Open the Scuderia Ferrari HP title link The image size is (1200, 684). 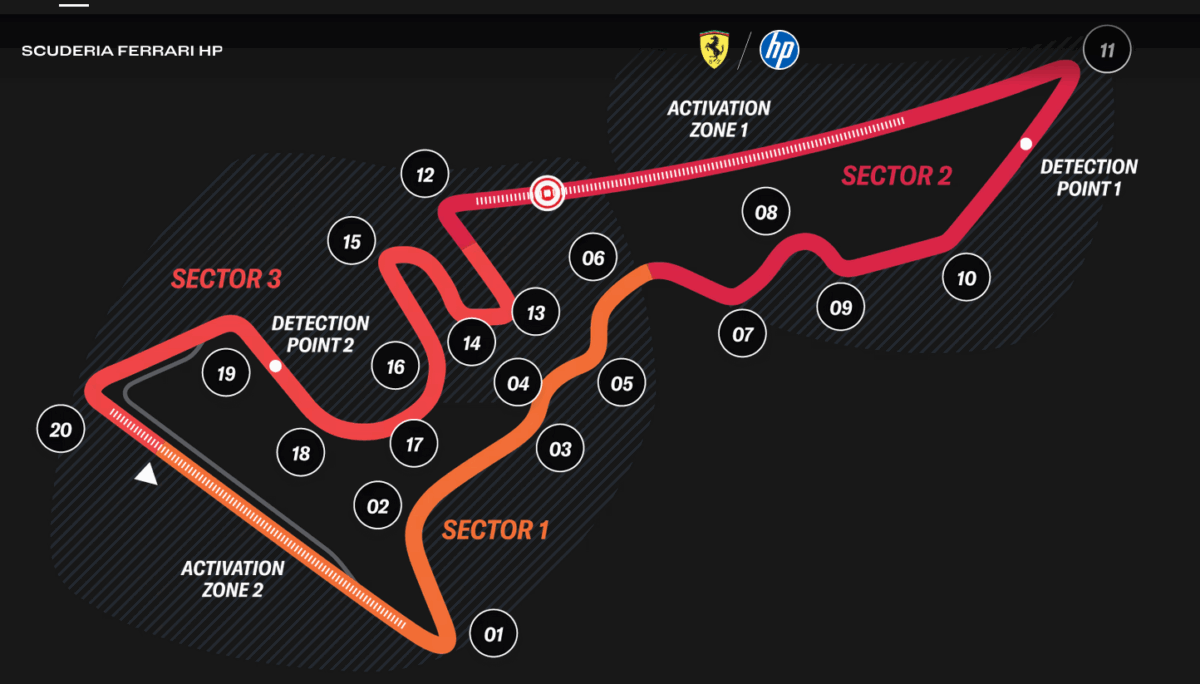click(x=122, y=50)
